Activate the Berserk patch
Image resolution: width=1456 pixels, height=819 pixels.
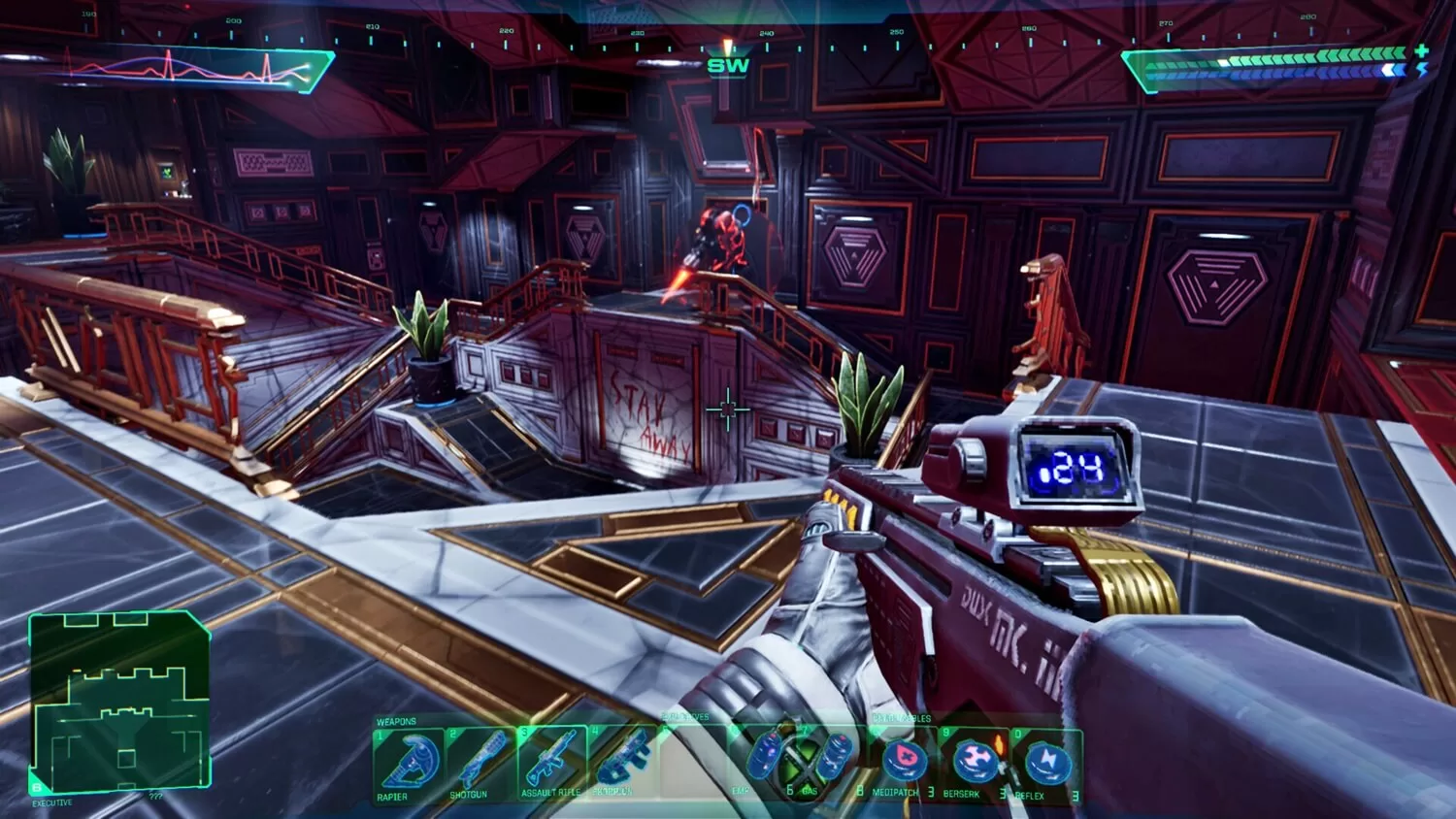(x=974, y=762)
